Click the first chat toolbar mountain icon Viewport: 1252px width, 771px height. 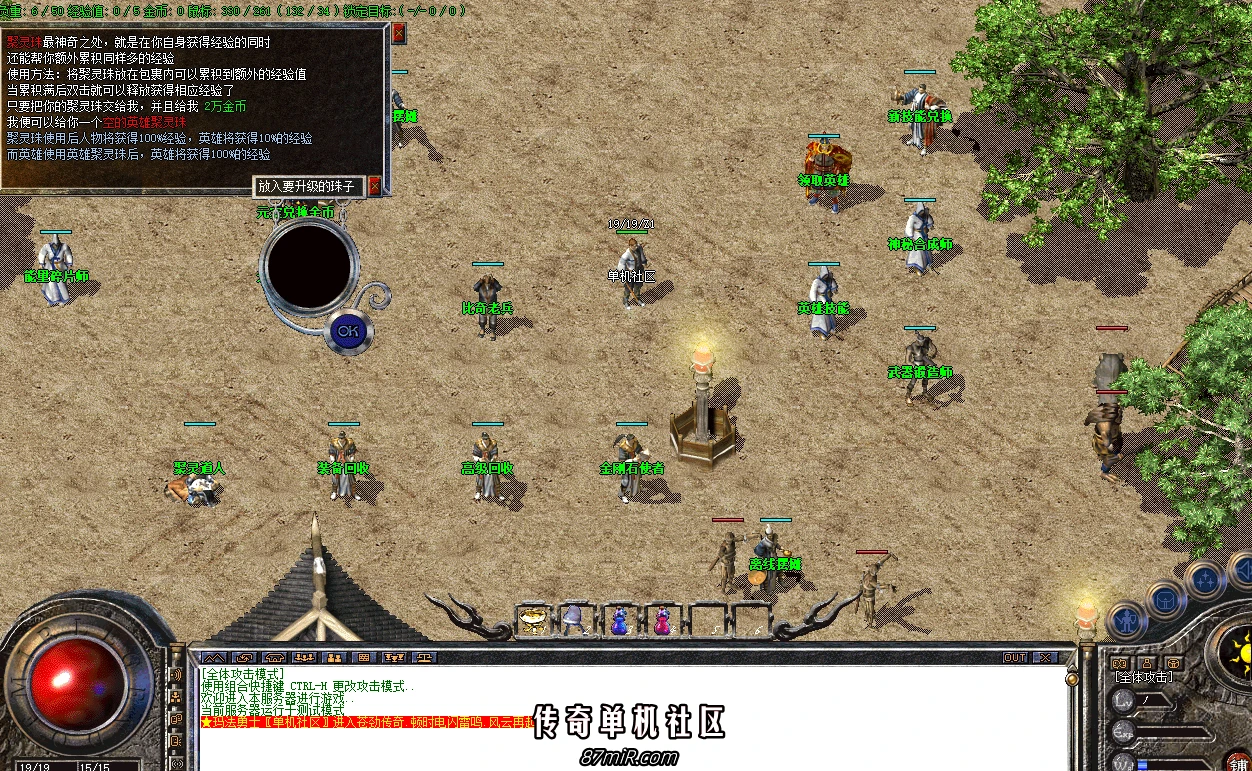214,658
